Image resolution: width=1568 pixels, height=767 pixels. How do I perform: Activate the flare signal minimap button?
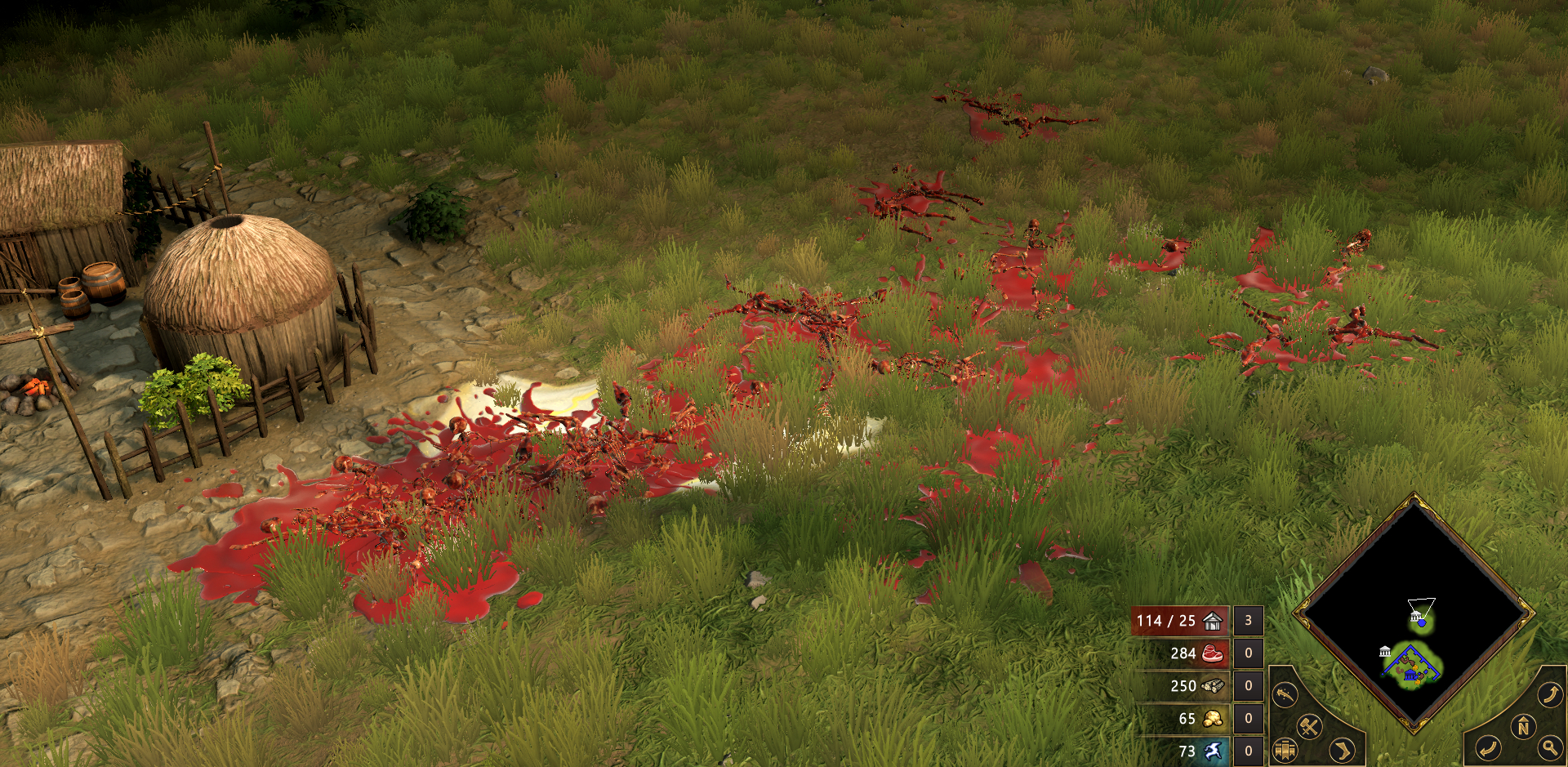click(x=1285, y=695)
